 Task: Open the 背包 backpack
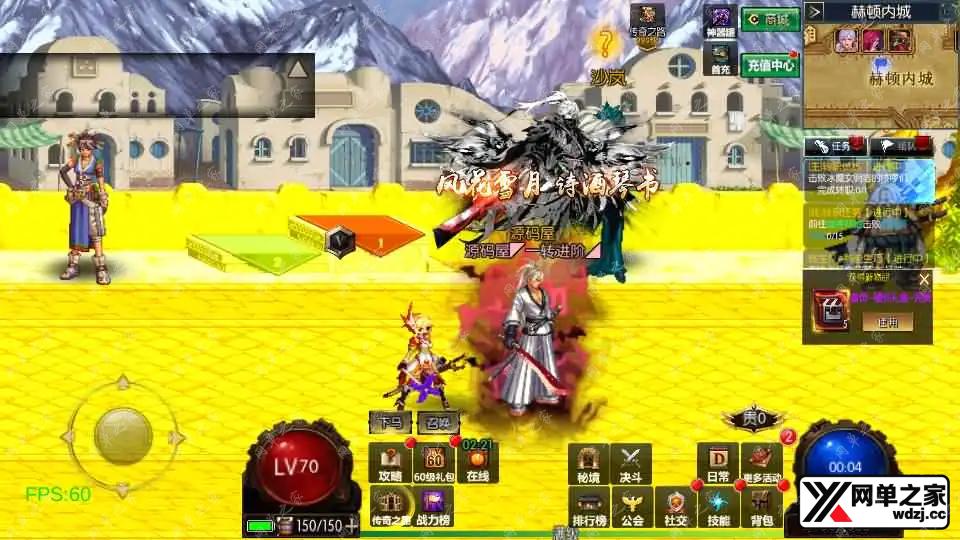click(762, 507)
